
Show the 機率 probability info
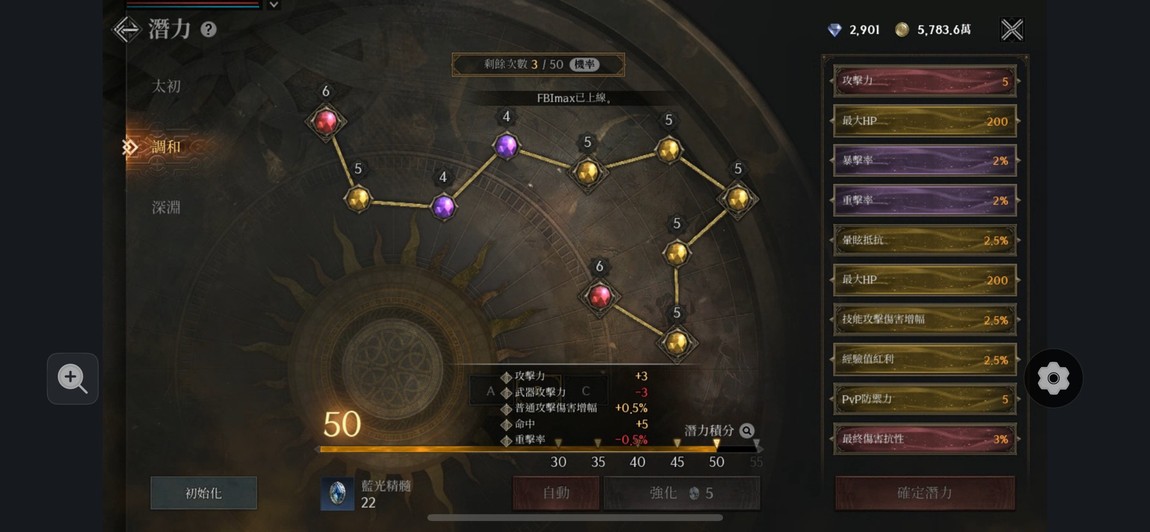[x=584, y=64]
